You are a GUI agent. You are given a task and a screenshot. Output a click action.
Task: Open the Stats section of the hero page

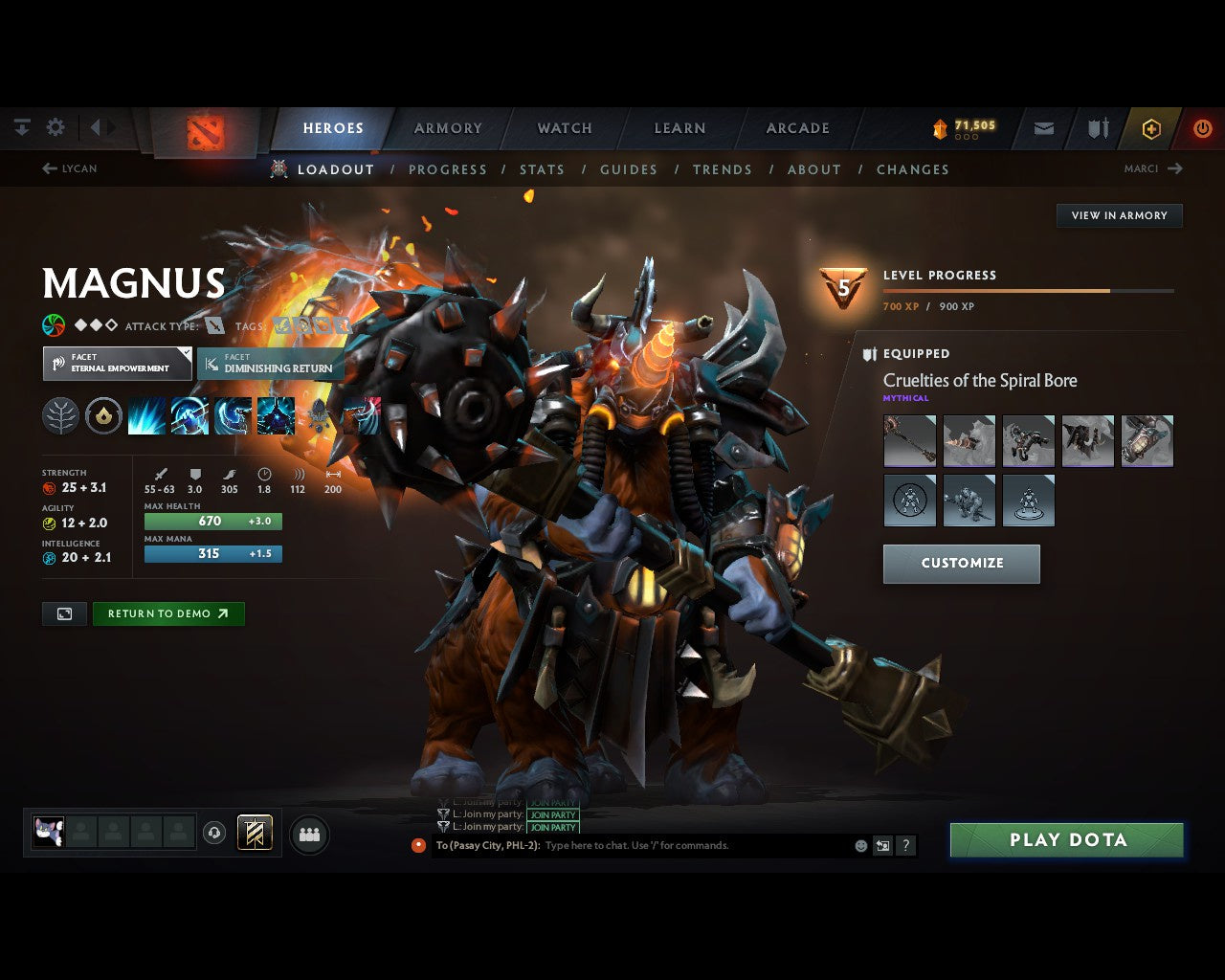click(x=542, y=169)
